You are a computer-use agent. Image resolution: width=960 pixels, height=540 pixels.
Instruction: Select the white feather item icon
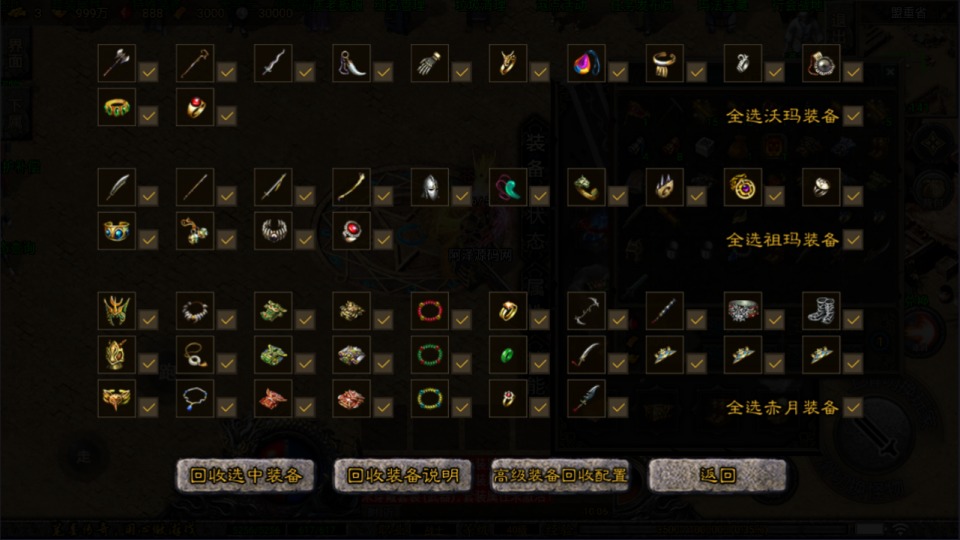[x=117, y=187]
